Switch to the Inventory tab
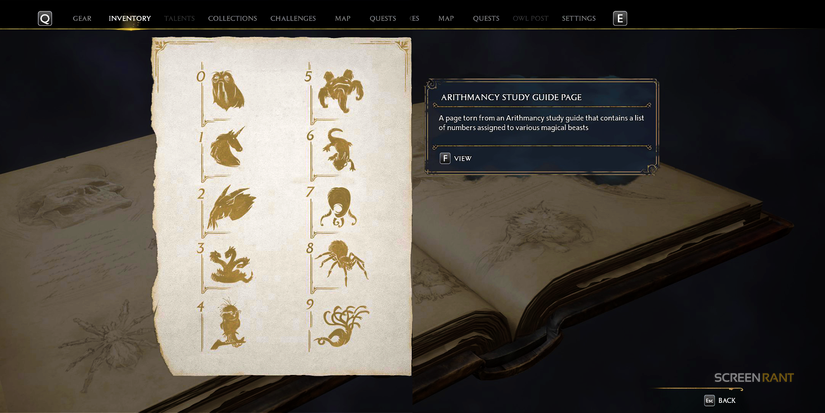 tap(130, 18)
